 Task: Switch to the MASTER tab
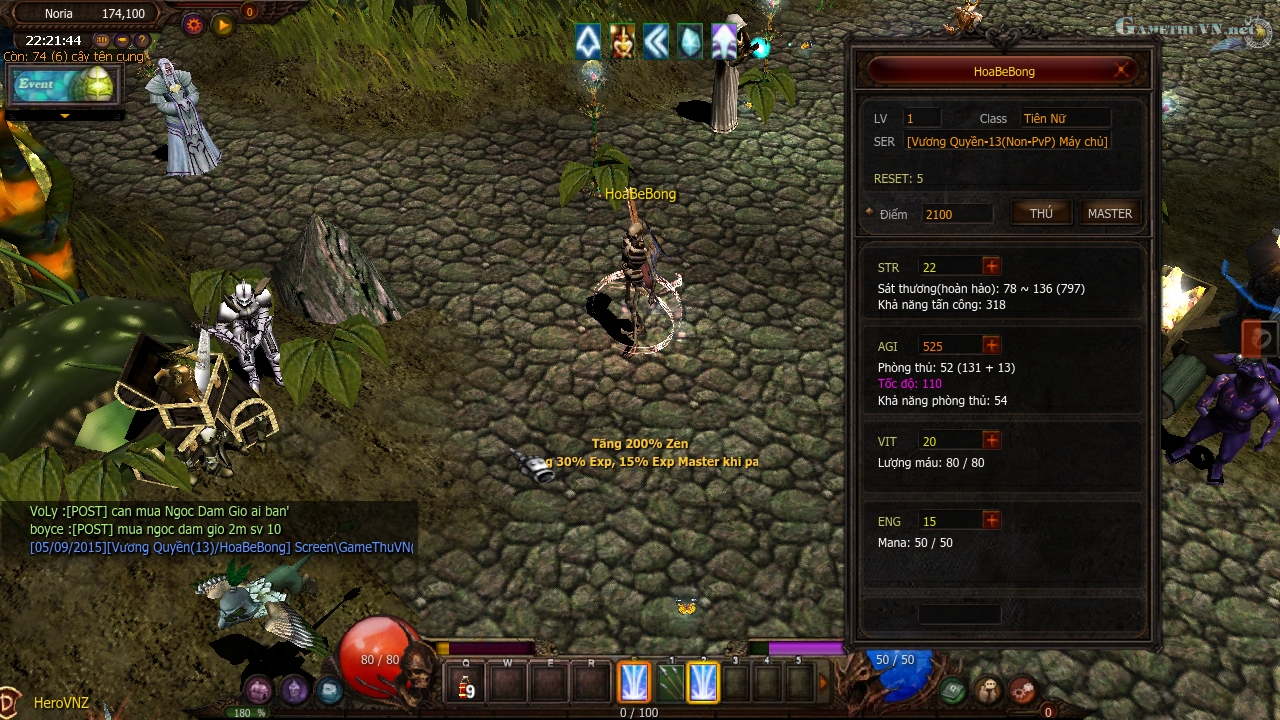[x=1109, y=212]
